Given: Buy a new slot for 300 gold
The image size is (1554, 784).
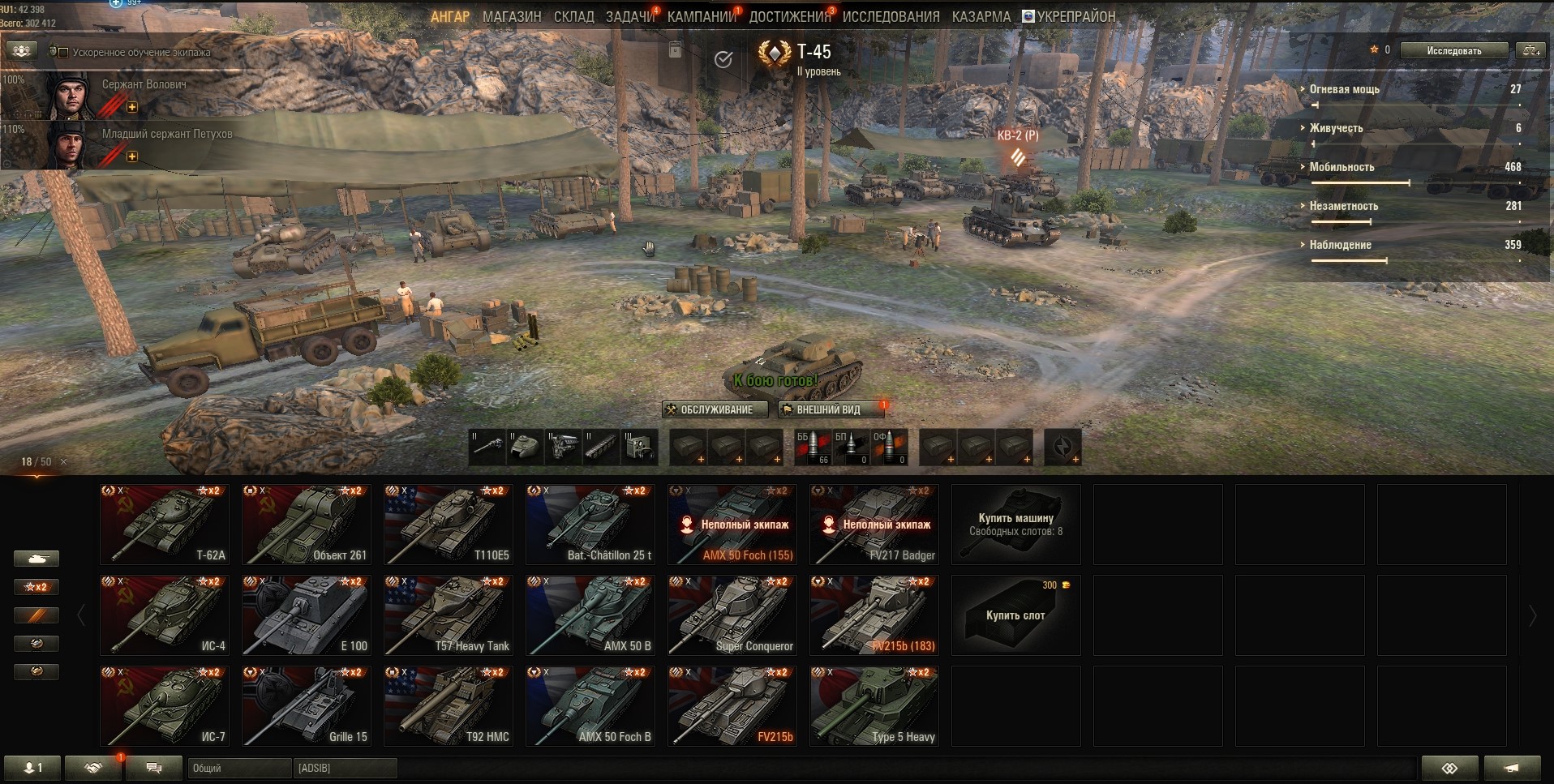Looking at the screenshot, I should click(x=1015, y=615).
